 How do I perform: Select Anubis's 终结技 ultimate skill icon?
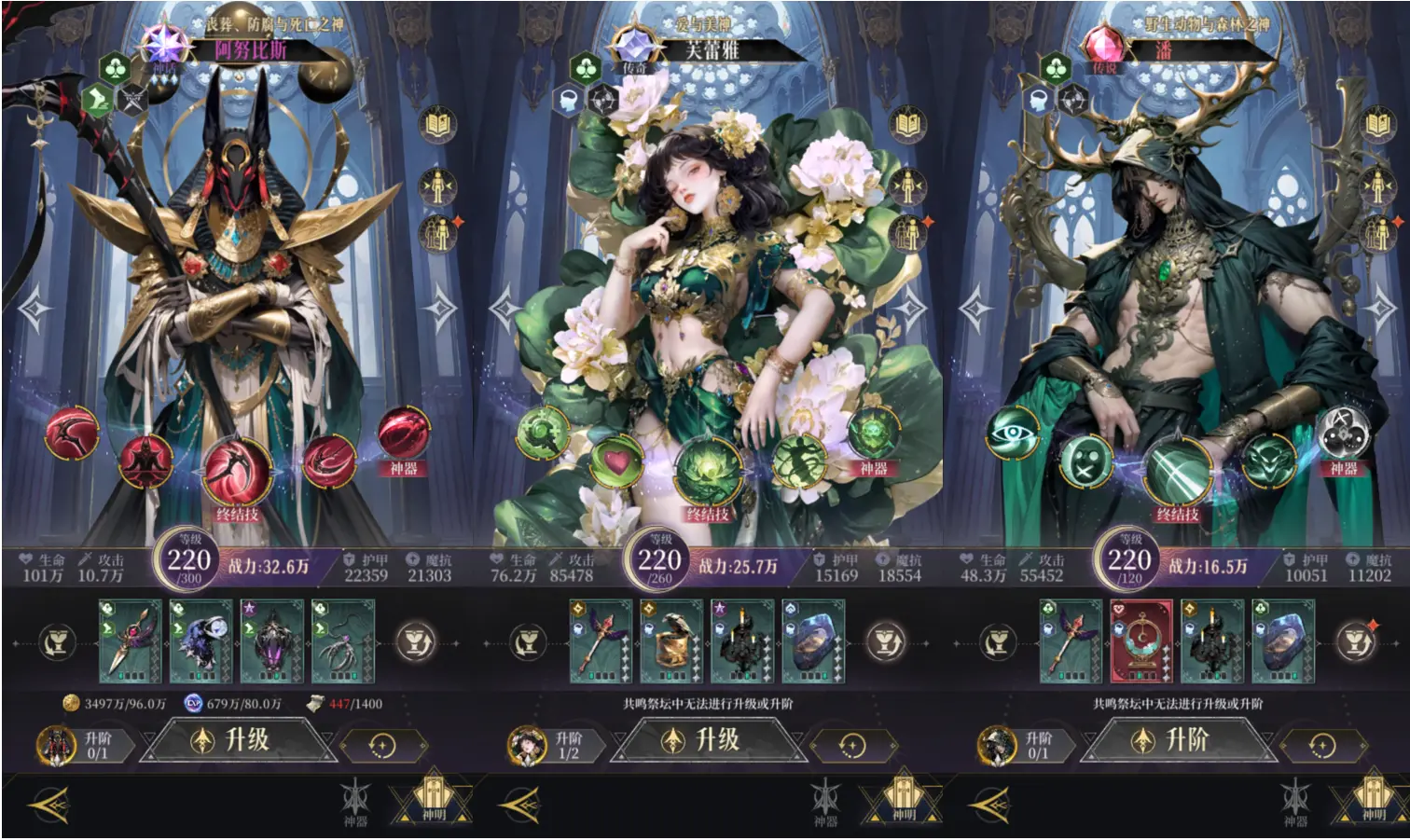pos(240,471)
